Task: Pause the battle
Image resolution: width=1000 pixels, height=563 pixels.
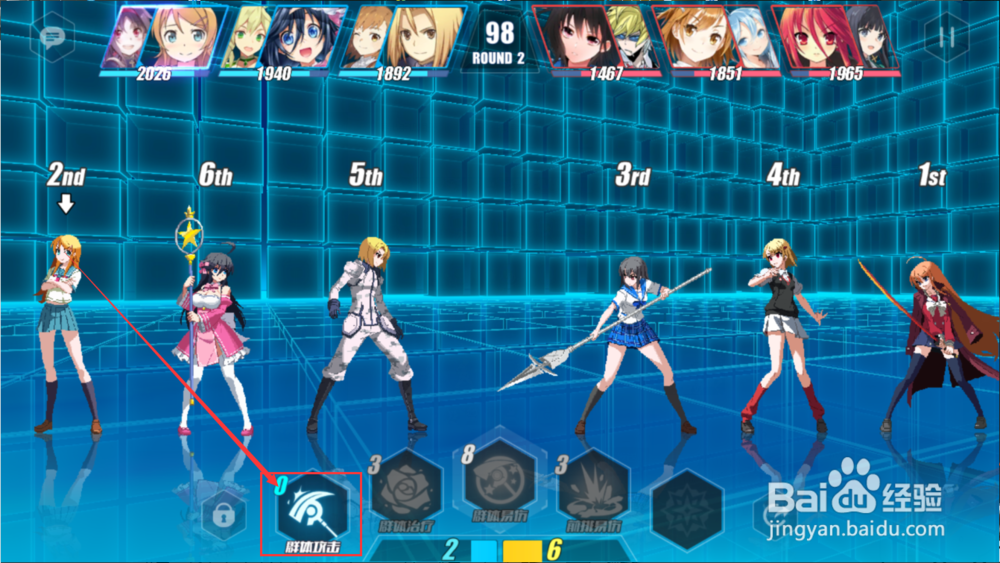Action: pos(945,37)
